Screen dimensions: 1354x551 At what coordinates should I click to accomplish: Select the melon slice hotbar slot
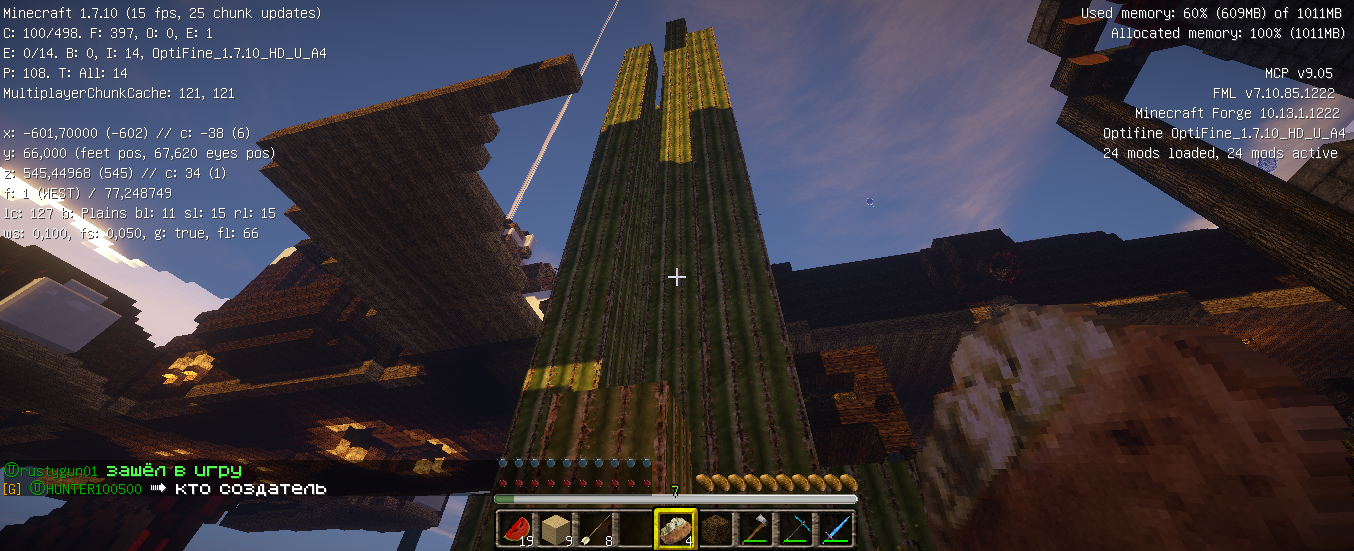[515, 528]
